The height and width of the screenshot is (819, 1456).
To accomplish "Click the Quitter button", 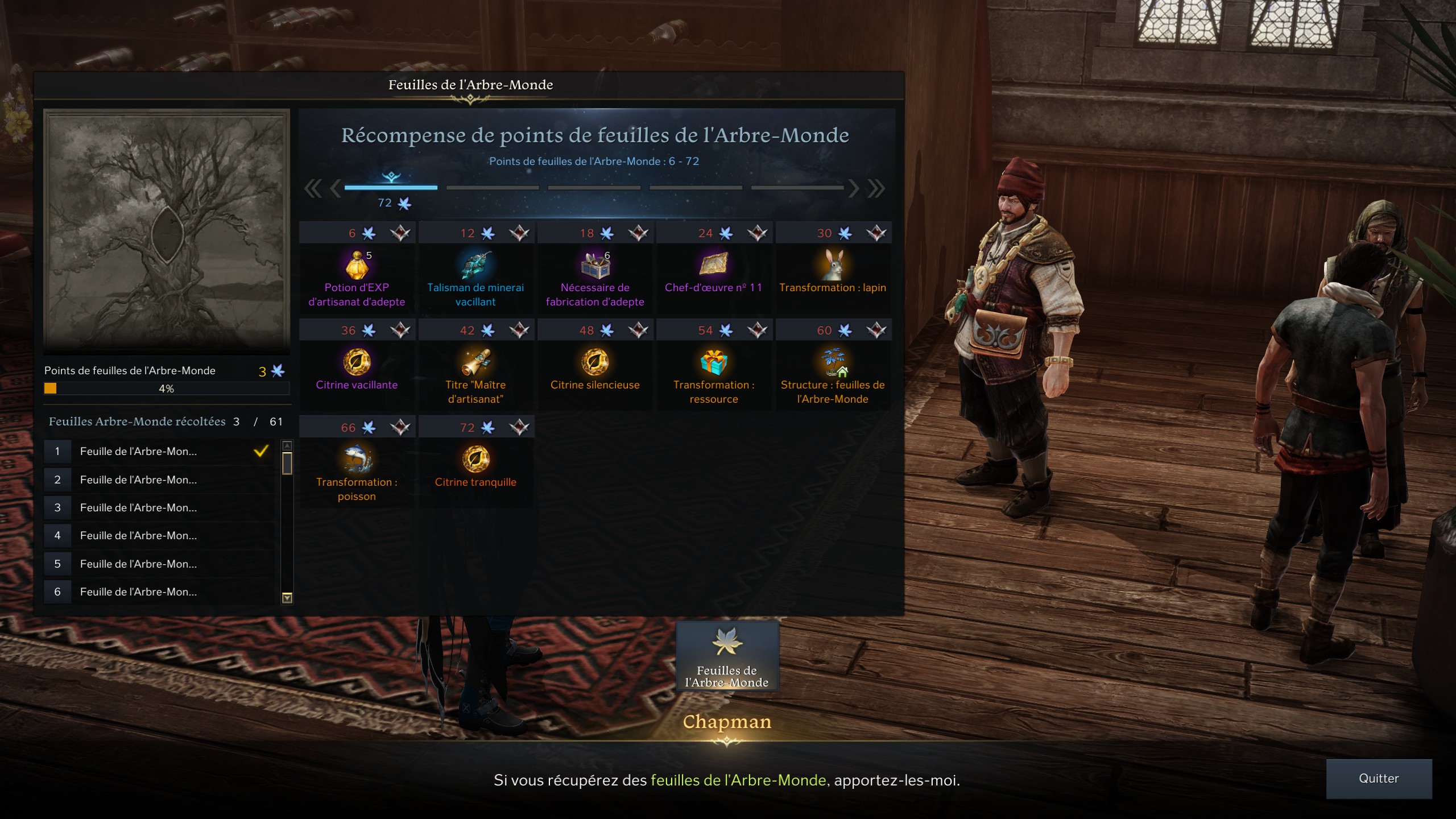I will pyautogui.click(x=1378, y=778).
